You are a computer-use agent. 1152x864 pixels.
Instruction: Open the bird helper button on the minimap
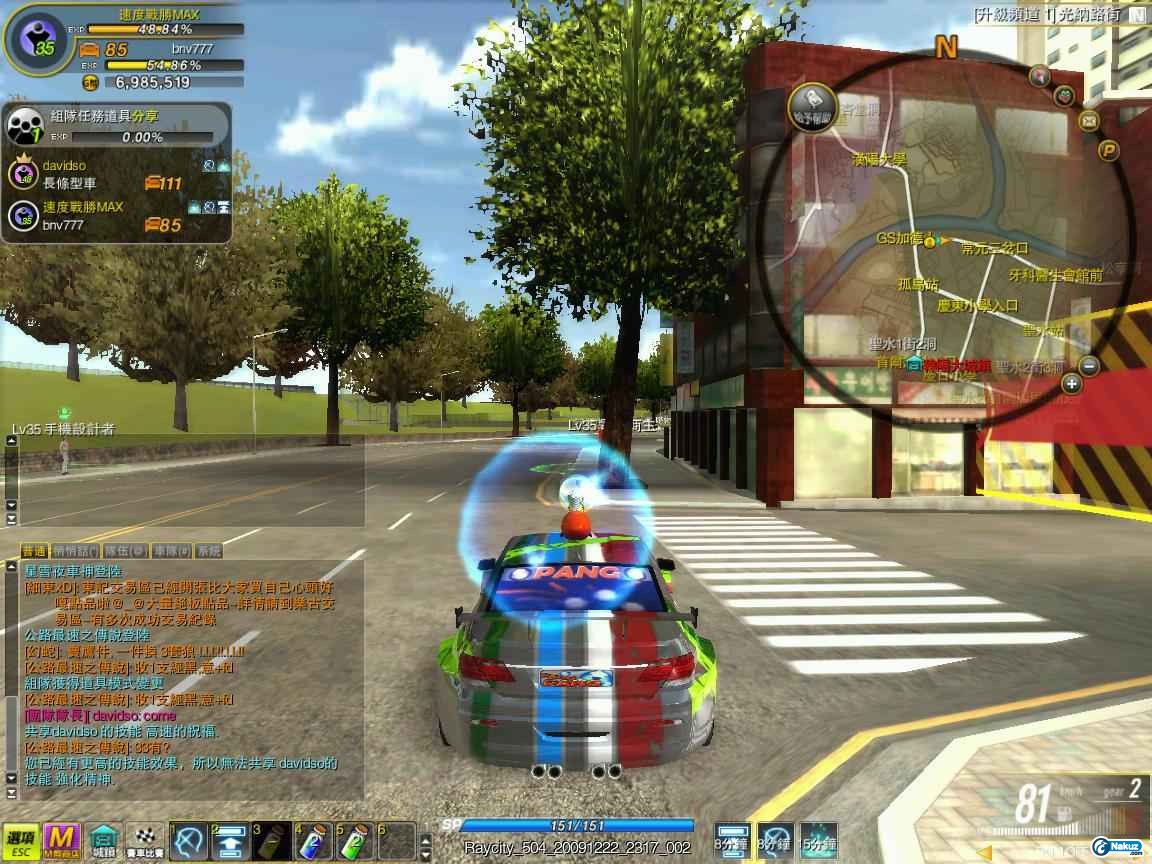(812, 102)
